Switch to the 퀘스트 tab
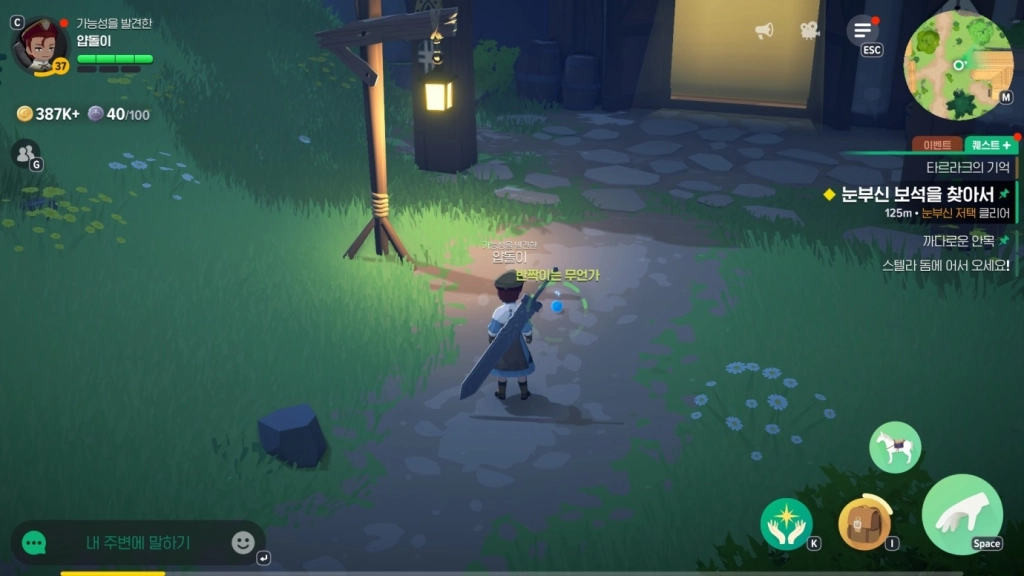This screenshot has height=576, width=1024. [989, 145]
